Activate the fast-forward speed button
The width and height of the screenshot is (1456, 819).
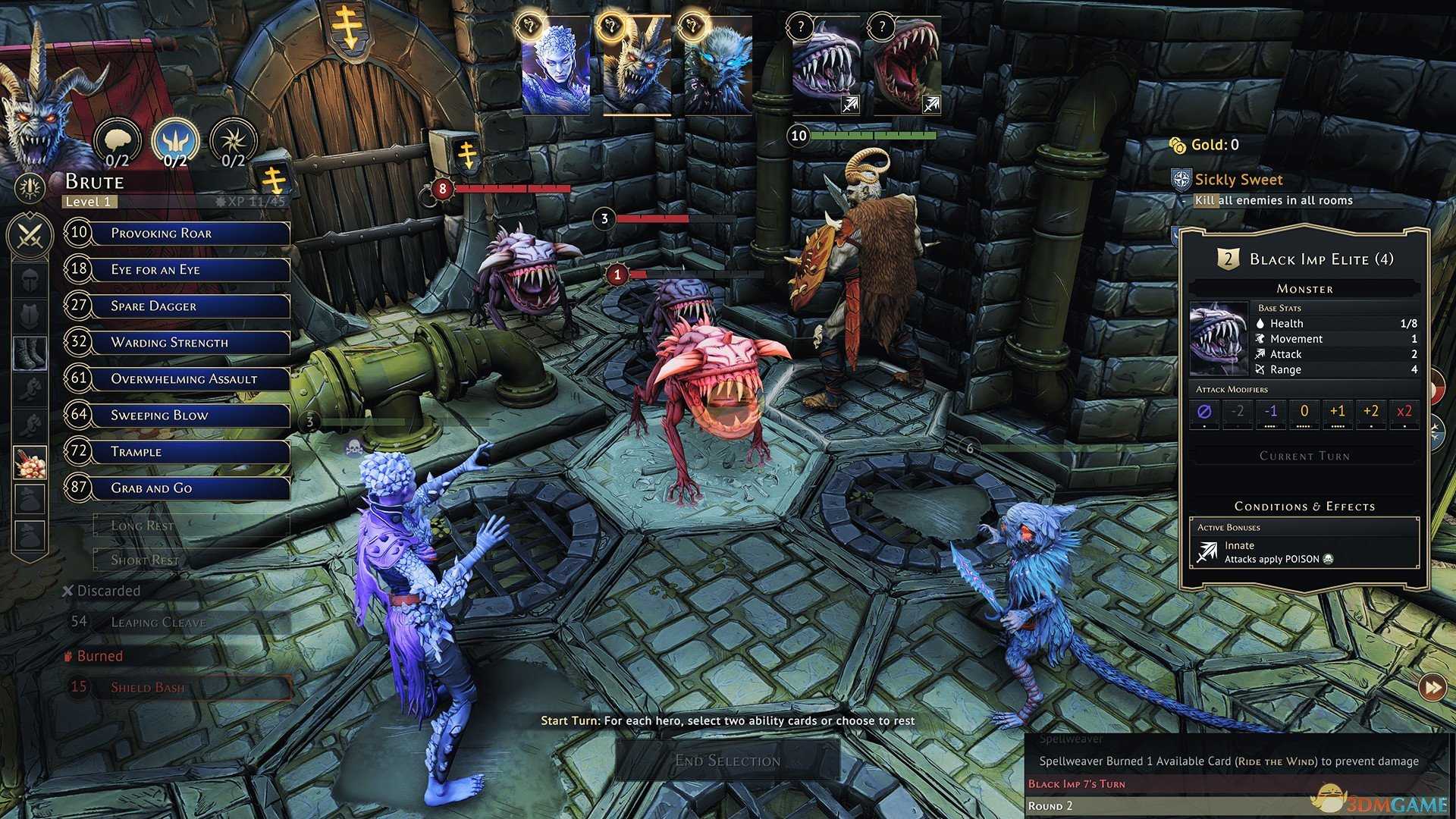(1432, 688)
